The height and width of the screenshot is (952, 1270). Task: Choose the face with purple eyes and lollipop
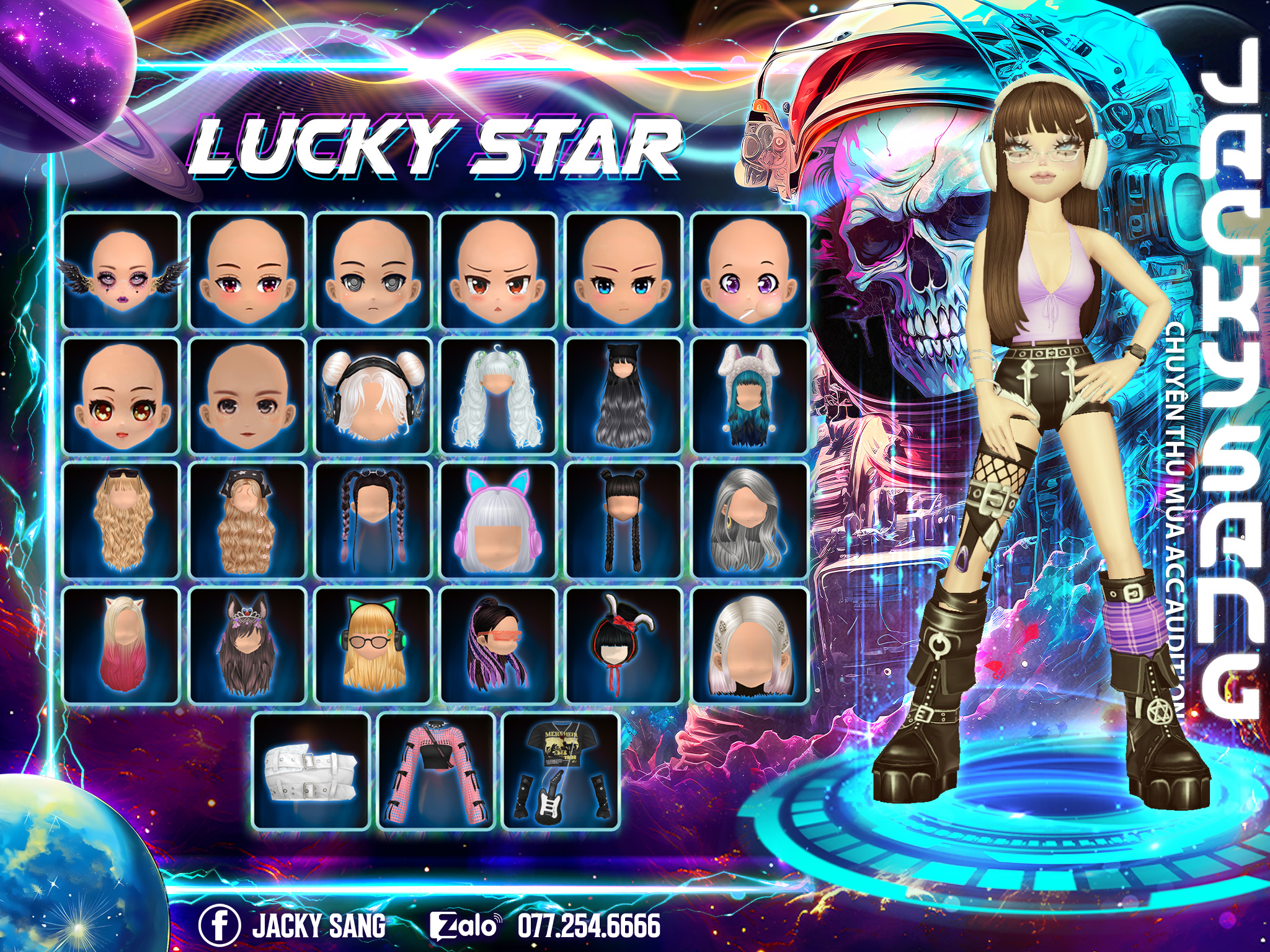pos(750,270)
